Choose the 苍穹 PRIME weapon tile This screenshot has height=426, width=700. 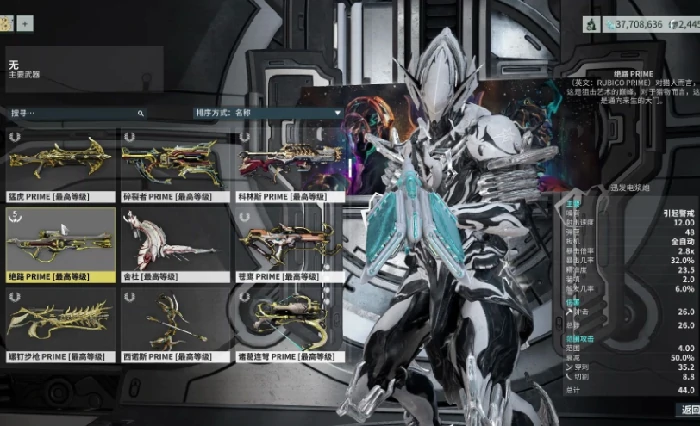[290, 243]
